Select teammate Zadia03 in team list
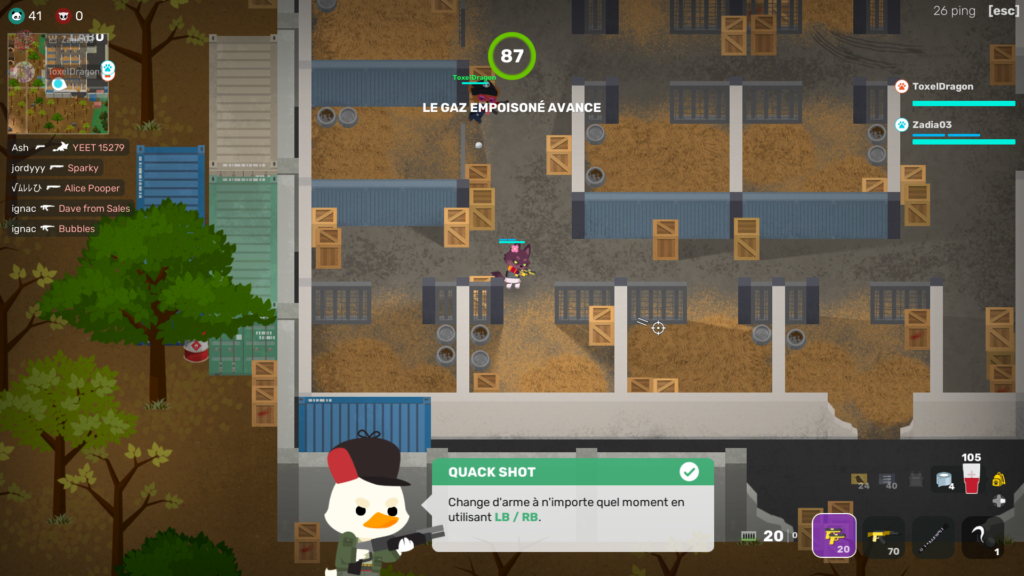Viewport: 1024px width, 576px height. 931,125
